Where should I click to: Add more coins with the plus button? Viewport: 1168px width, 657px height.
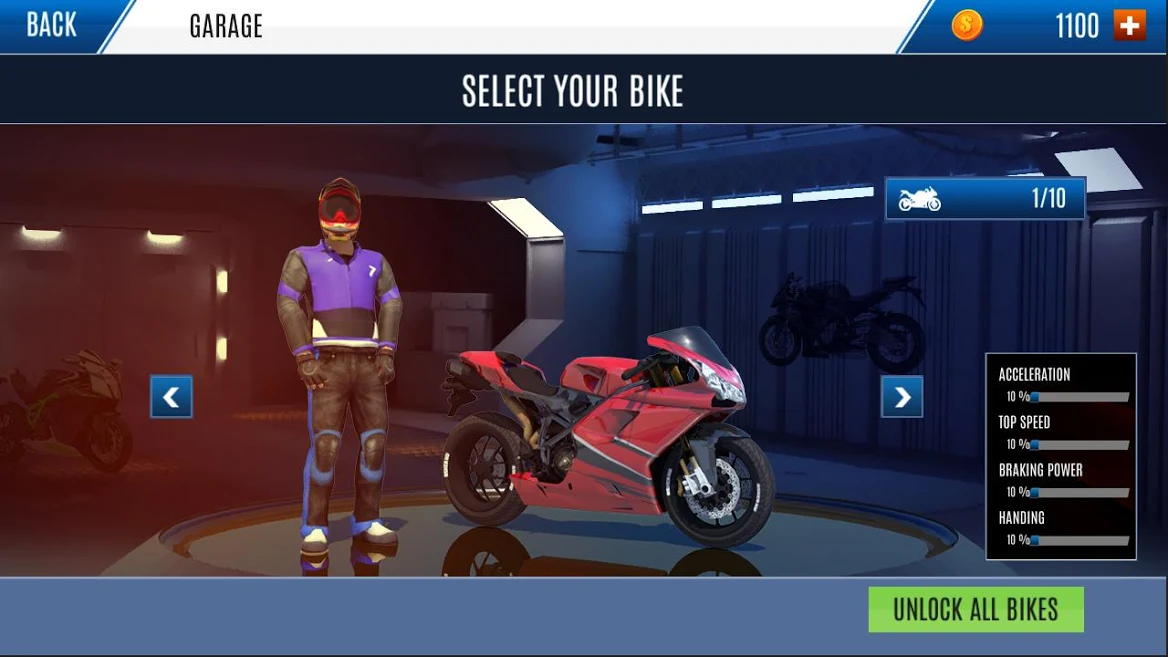(x=1130, y=26)
